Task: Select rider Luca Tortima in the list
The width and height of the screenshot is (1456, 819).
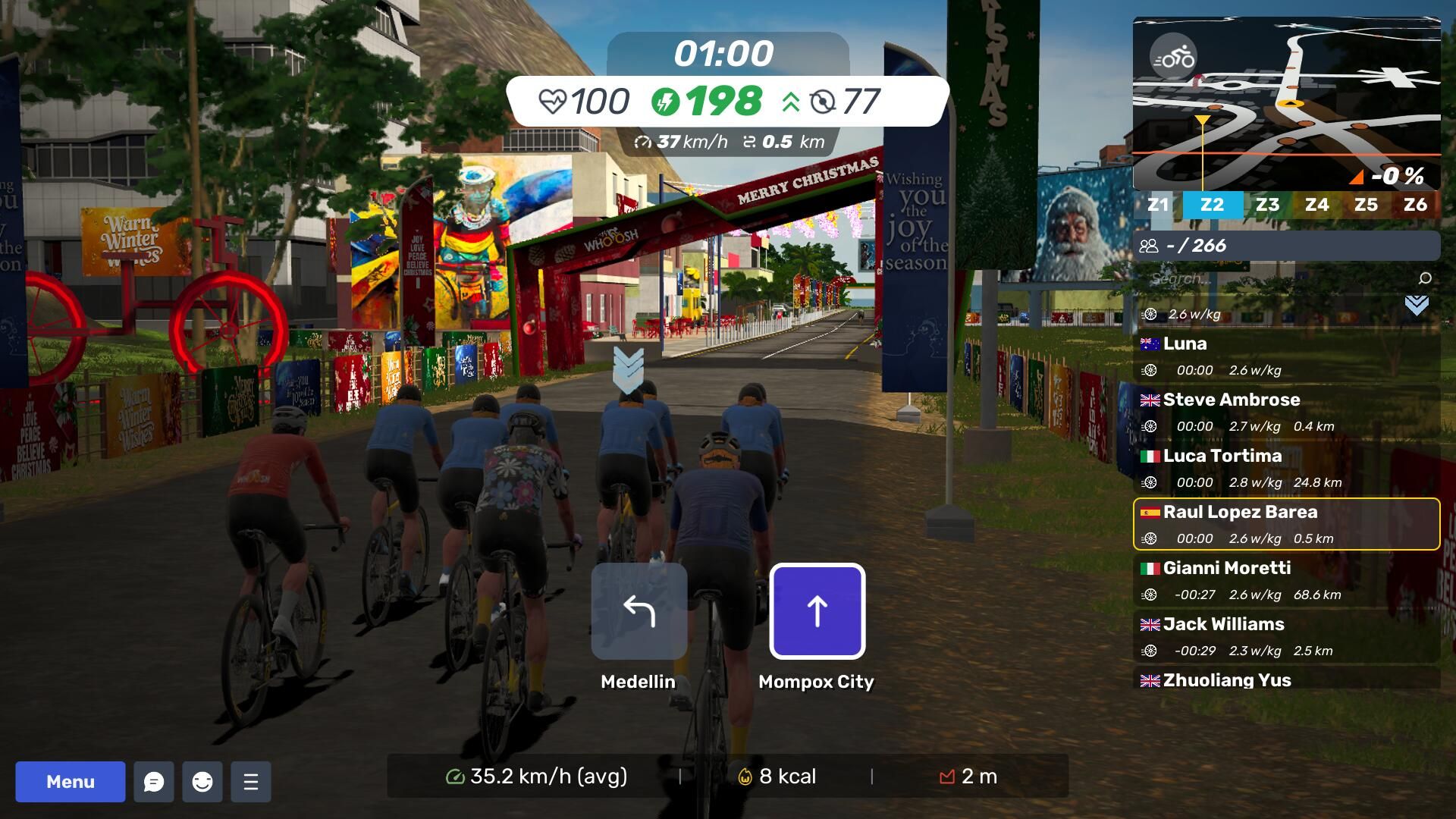Action: (x=1286, y=468)
